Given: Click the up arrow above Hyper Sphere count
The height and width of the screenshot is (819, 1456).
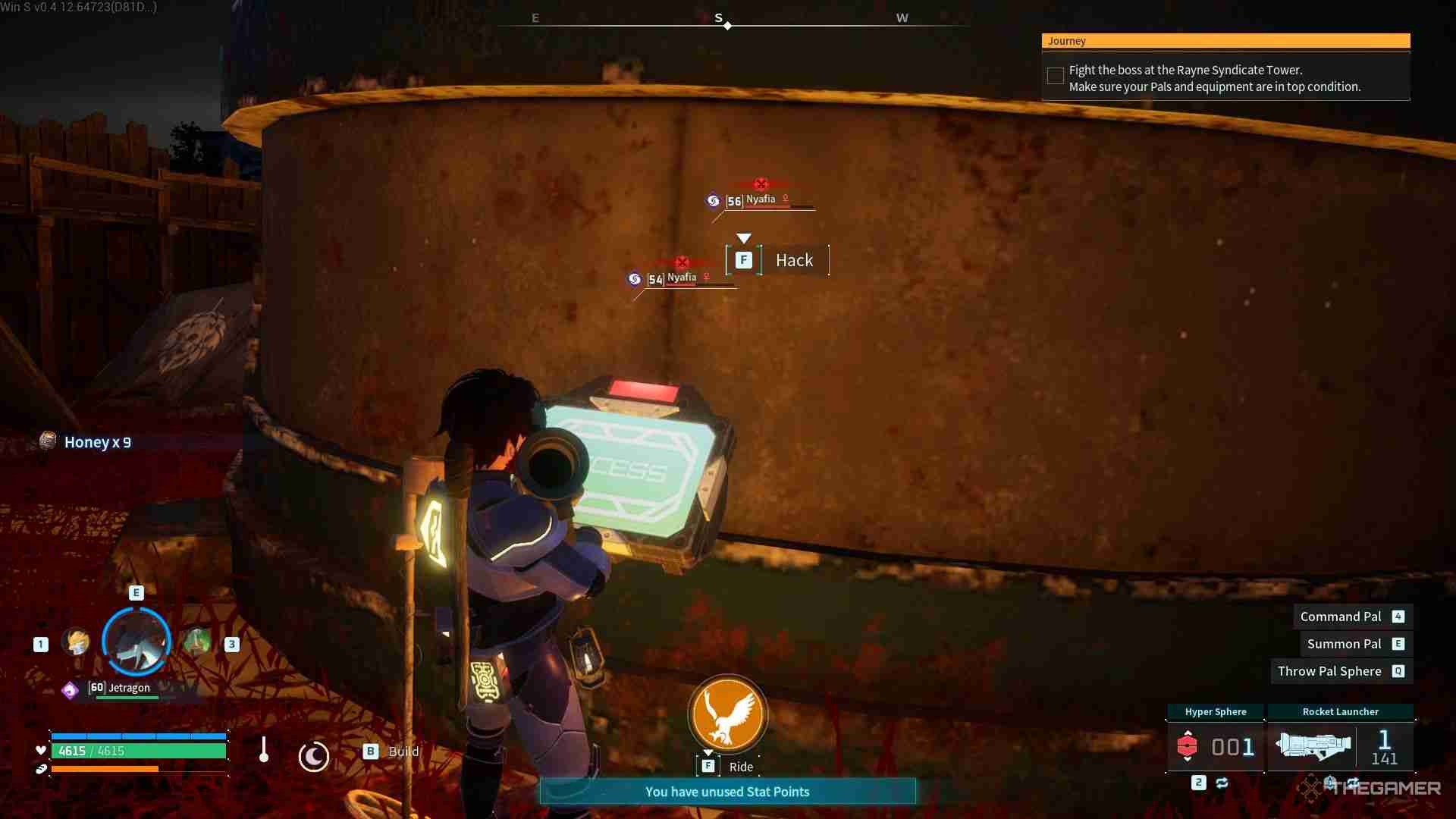Looking at the screenshot, I should (x=1188, y=733).
